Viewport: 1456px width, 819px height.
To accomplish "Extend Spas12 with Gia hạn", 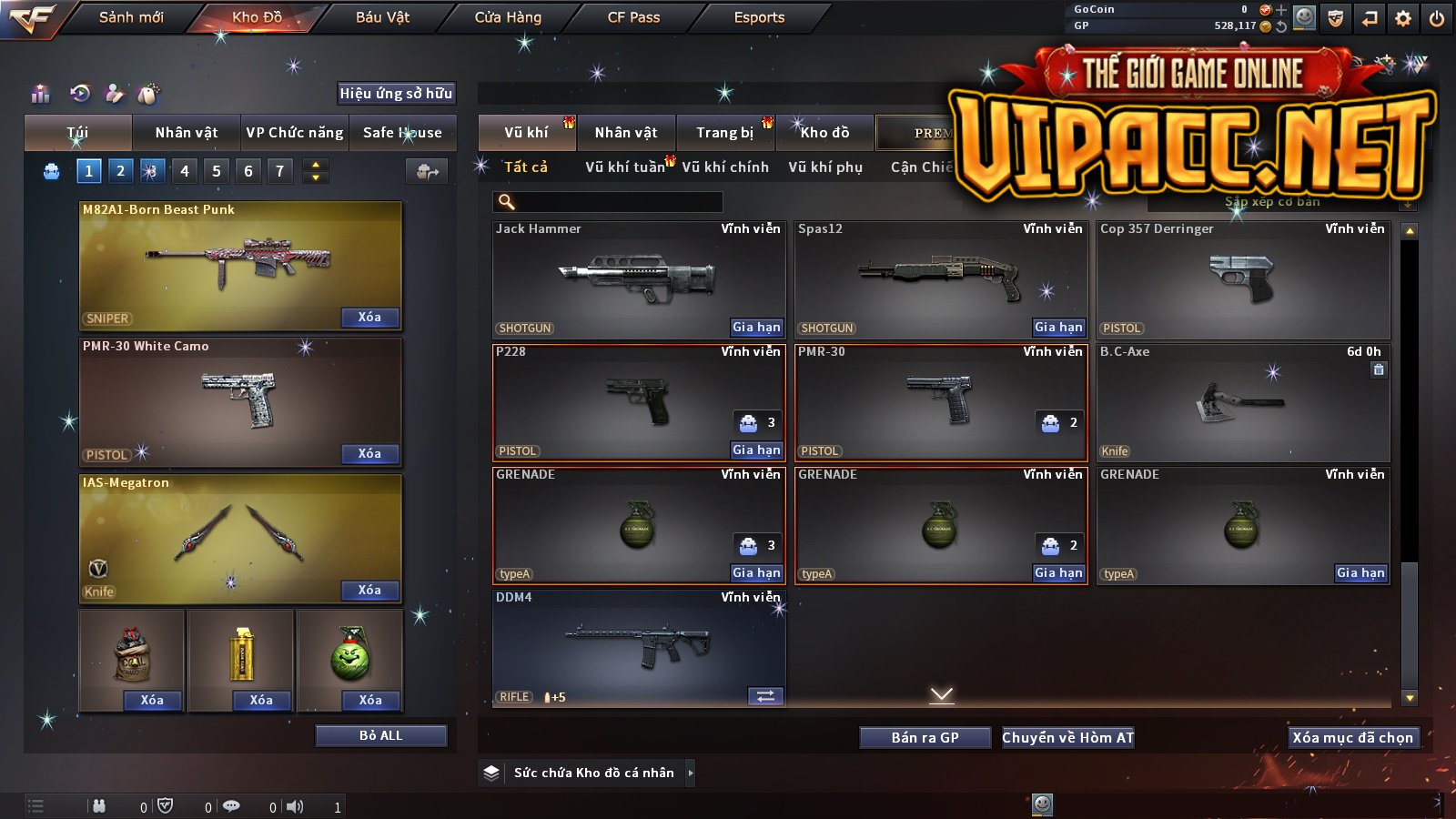I will tap(1058, 328).
